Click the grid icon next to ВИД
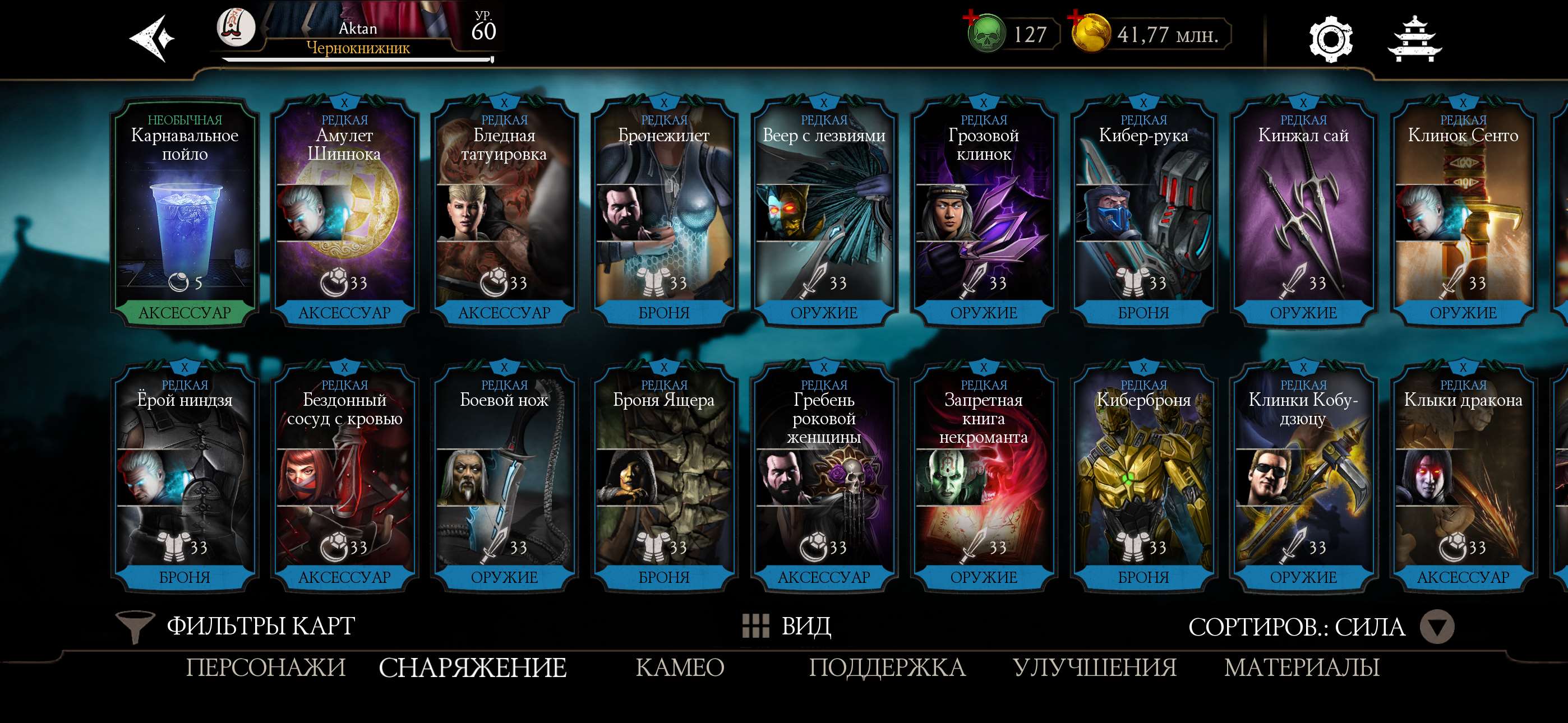 pos(755,625)
